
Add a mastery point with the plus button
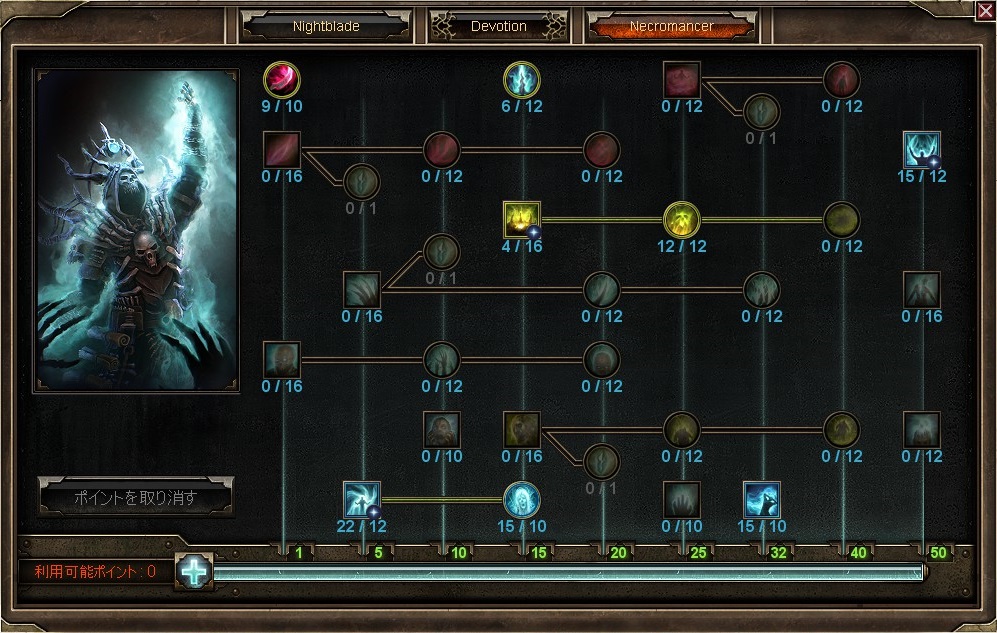click(x=194, y=571)
